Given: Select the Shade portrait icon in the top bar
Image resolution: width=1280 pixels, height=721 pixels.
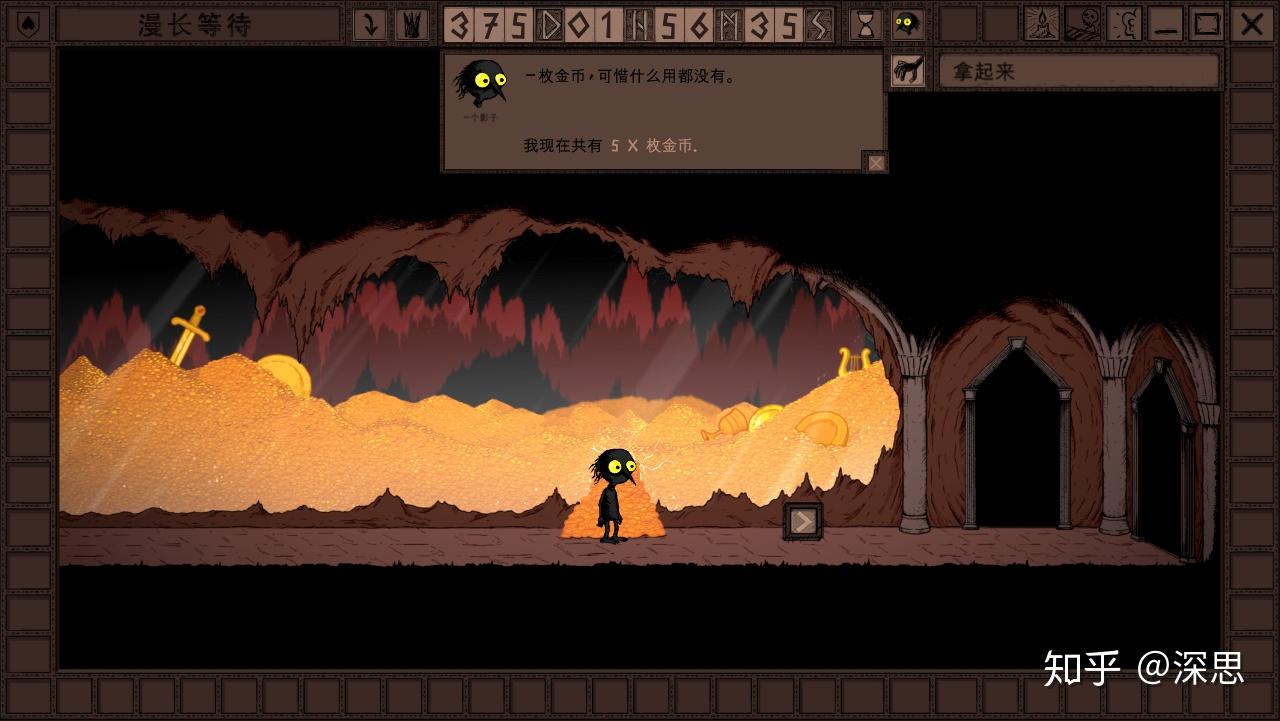Looking at the screenshot, I should click(x=907, y=24).
